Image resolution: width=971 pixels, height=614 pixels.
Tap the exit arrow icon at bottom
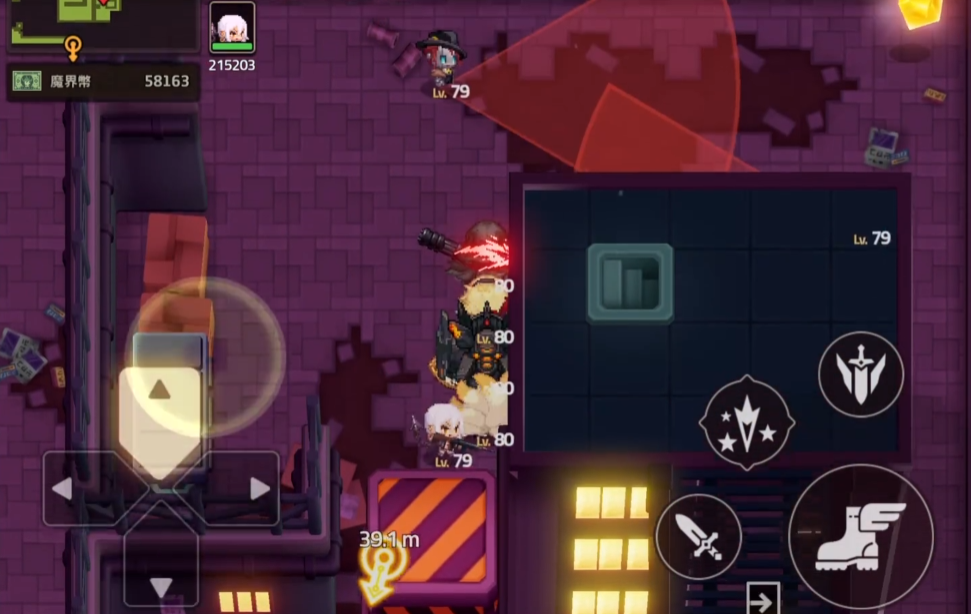(x=763, y=600)
